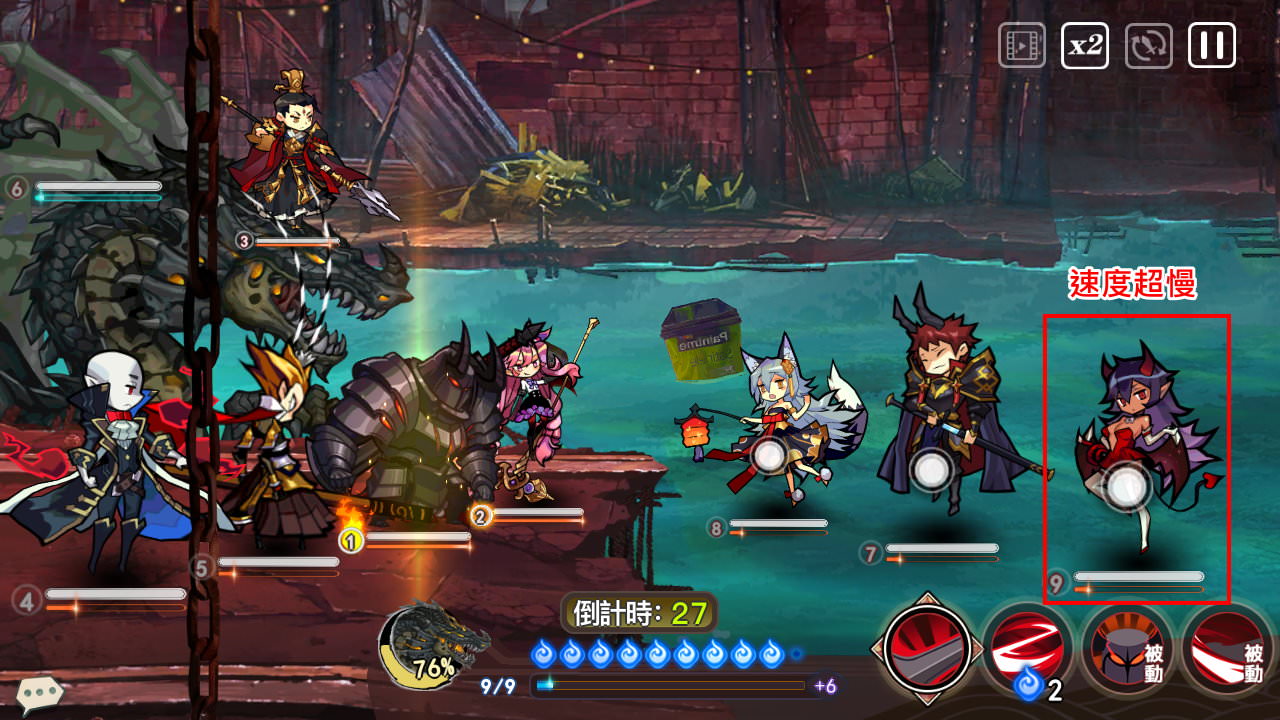Toggle auto-battle with the sword cycle icon
This screenshot has width=1280, height=720.
pyautogui.click(x=1148, y=46)
